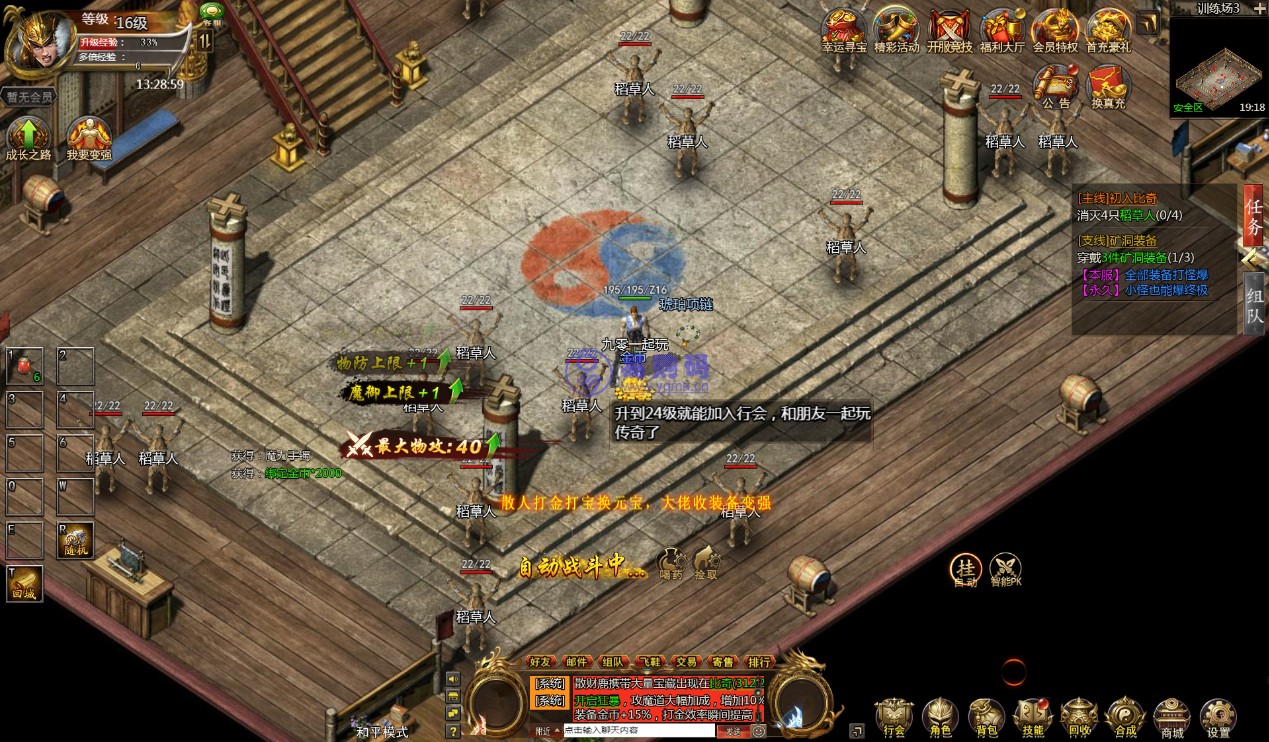Open the 商城 shop menu

click(x=1171, y=715)
